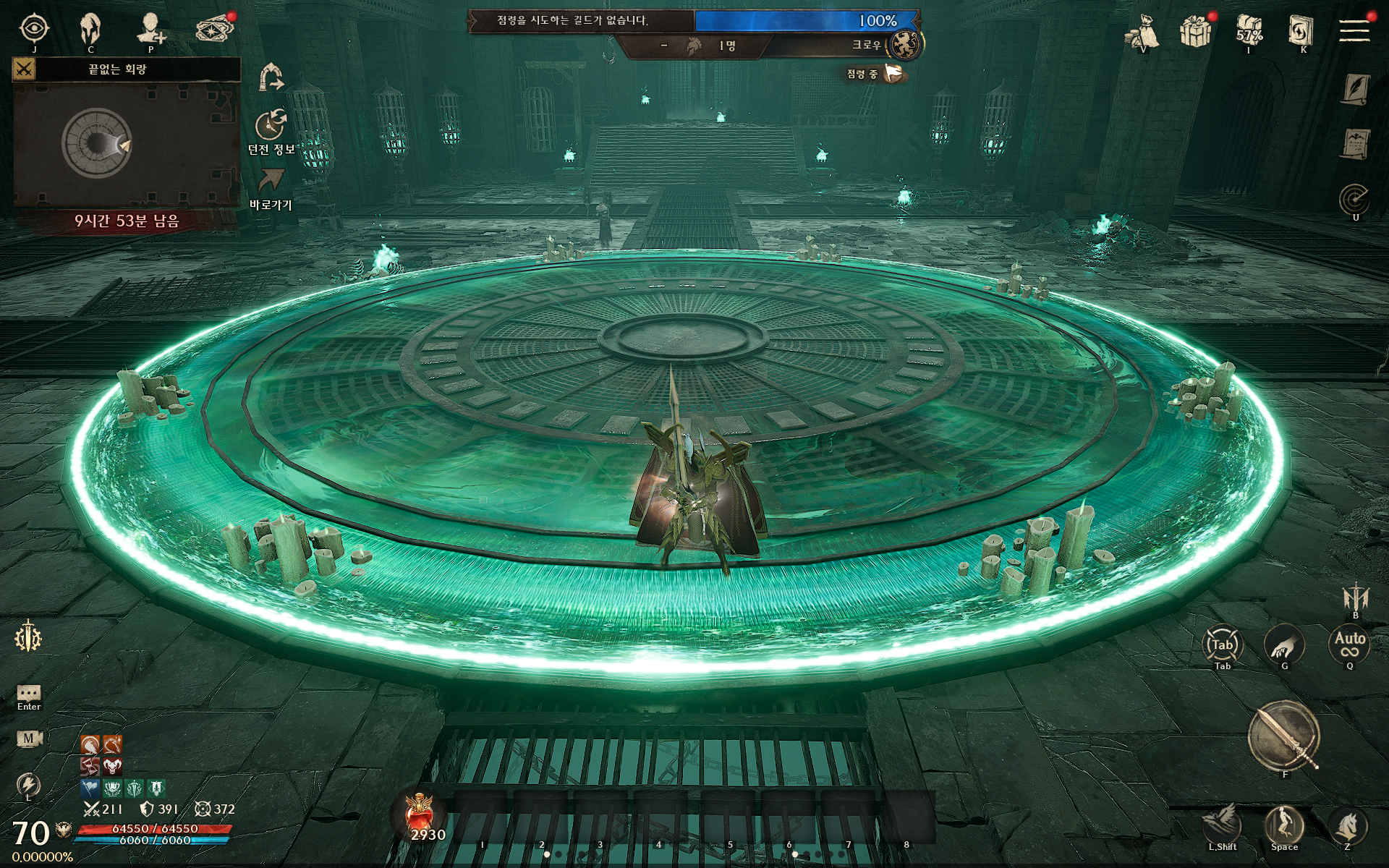This screenshot has height=868, width=1389.
Task: Open the chat bubble Enter button
Action: [29, 693]
